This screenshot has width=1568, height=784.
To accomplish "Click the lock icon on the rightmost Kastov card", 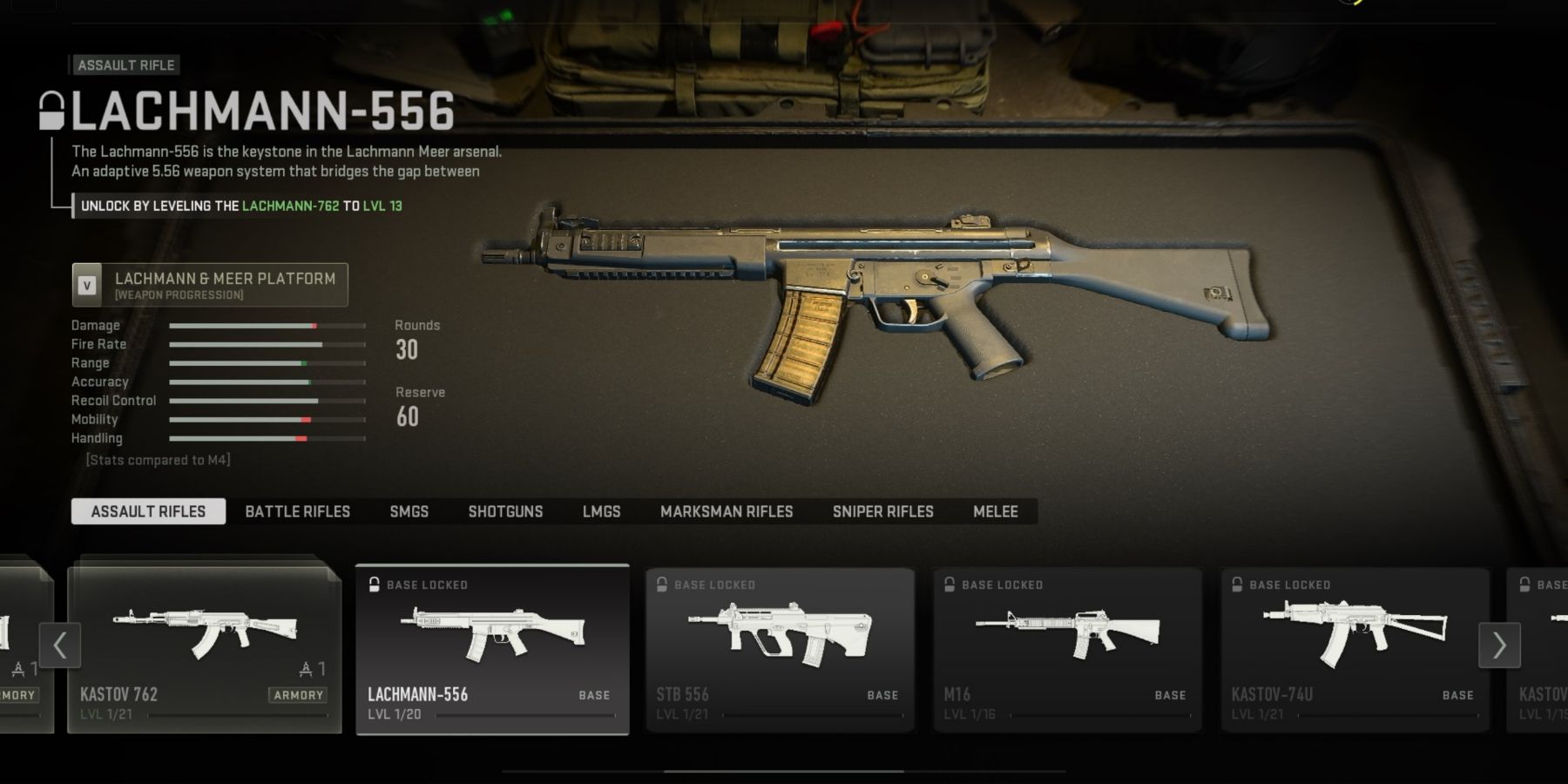I will 1525,585.
